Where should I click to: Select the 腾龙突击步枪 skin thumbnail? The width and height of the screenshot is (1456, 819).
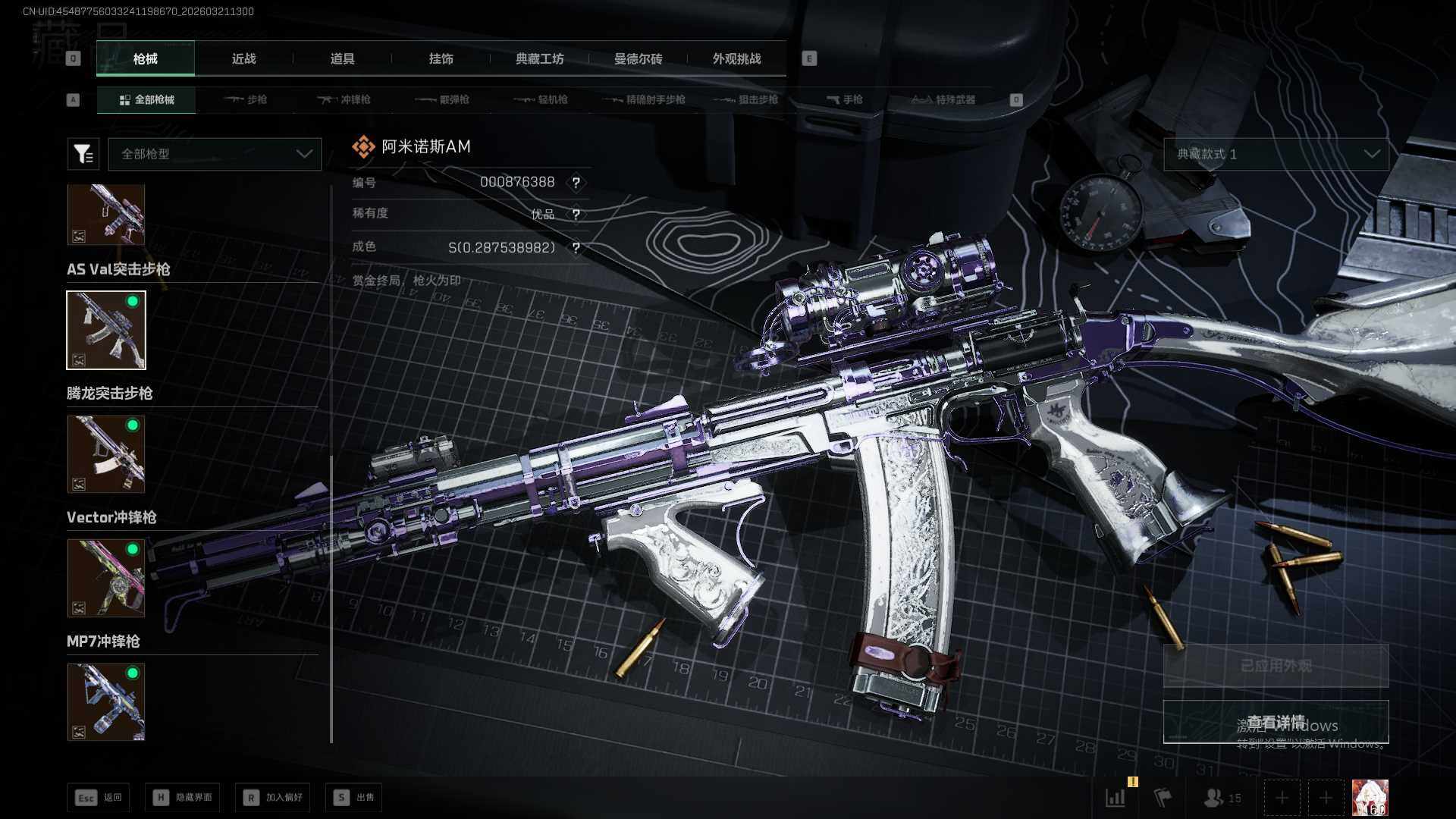(106, 454)
